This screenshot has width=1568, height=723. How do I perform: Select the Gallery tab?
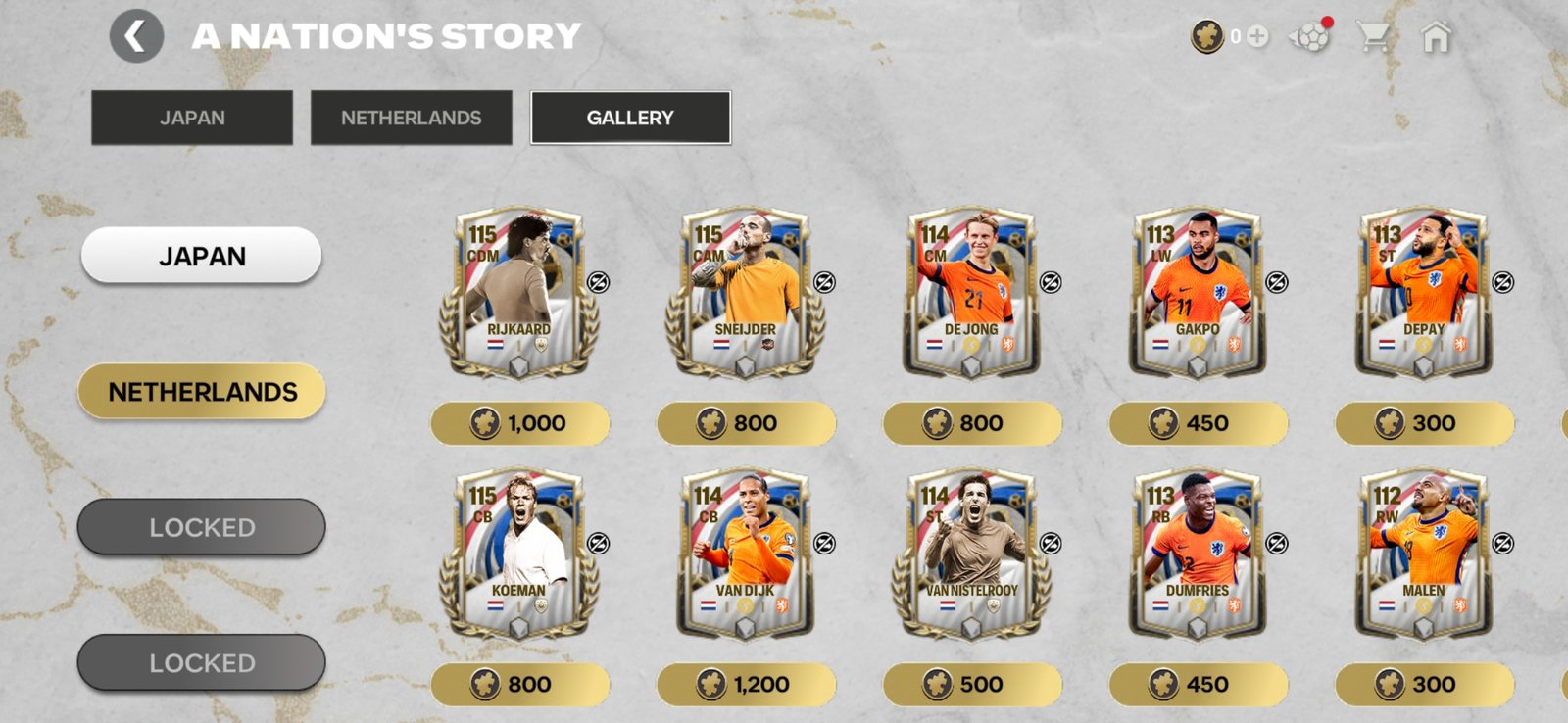tap(630, 118)
